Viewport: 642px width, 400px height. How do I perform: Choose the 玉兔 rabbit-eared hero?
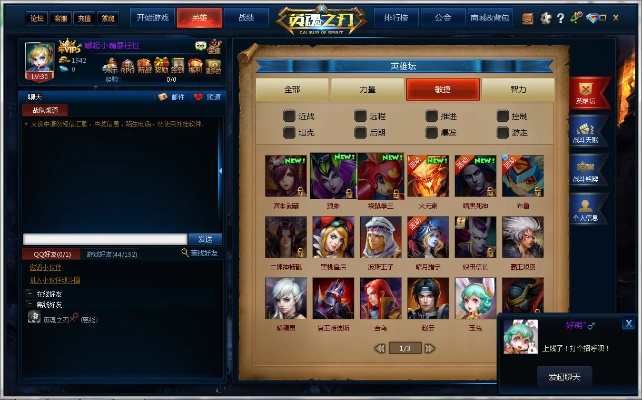[475, 299]
